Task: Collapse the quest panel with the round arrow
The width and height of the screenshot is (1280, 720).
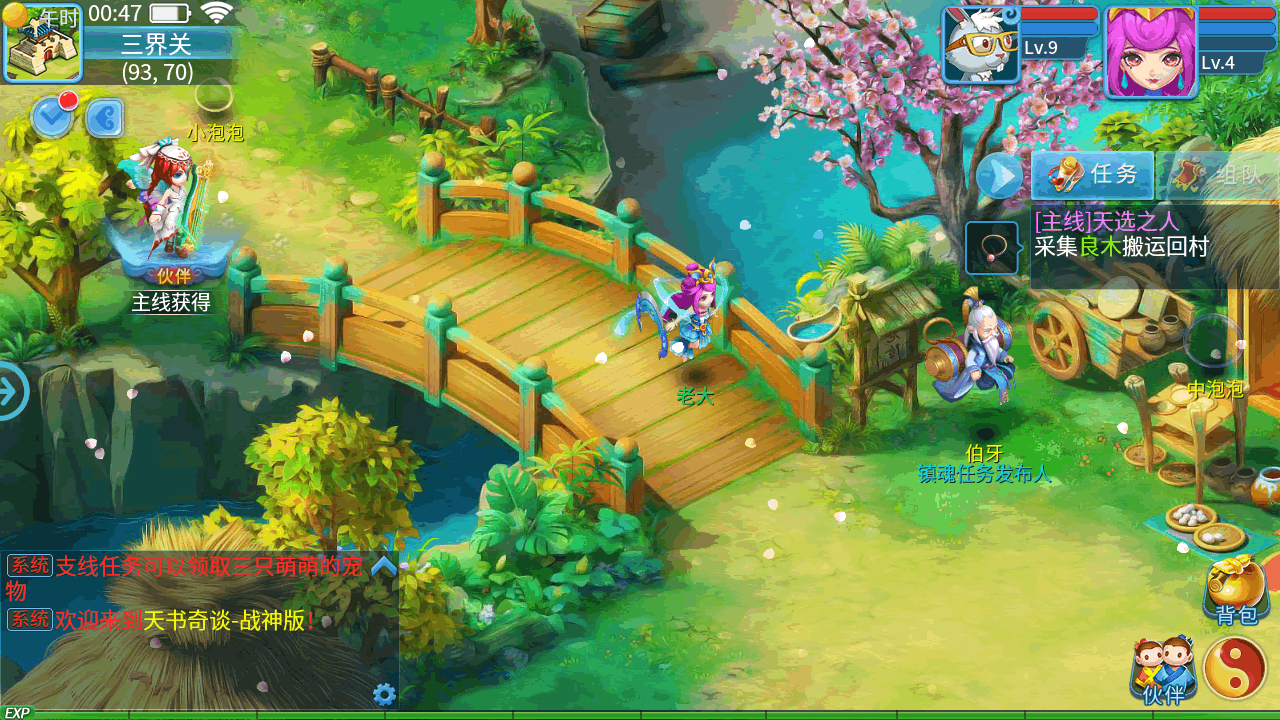Action: (999, 177)
